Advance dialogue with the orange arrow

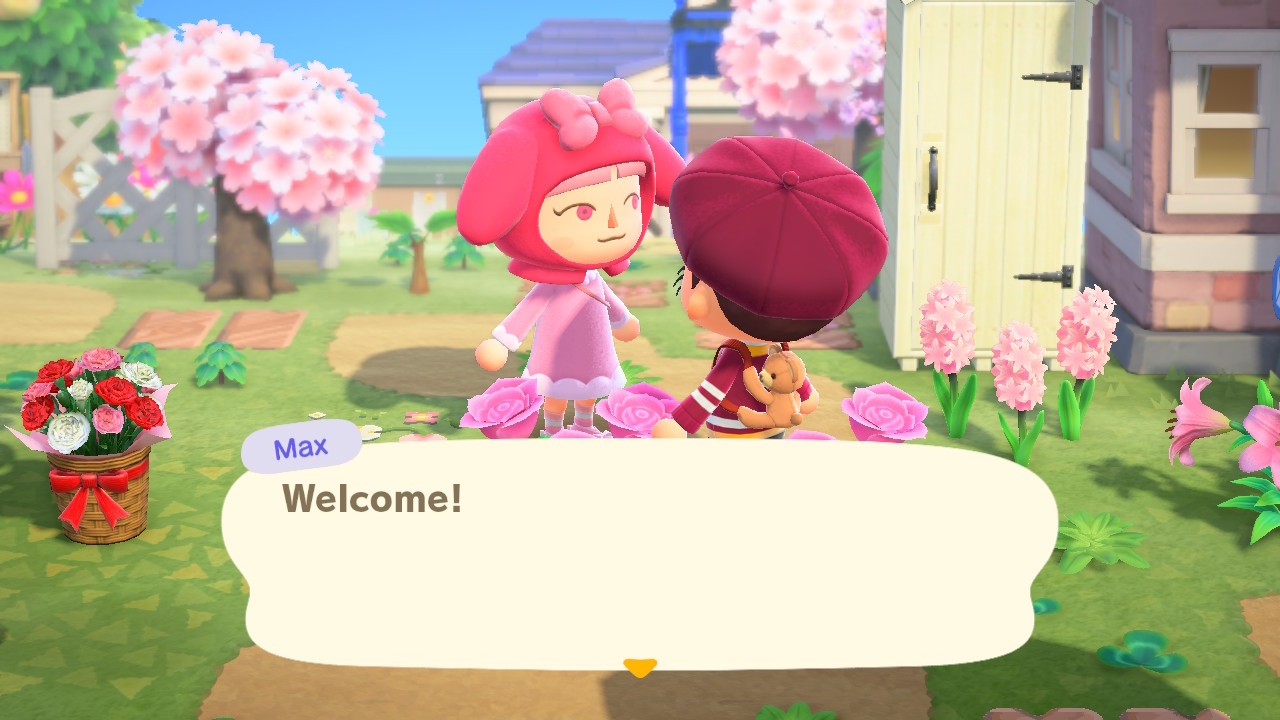coord(639,667)
